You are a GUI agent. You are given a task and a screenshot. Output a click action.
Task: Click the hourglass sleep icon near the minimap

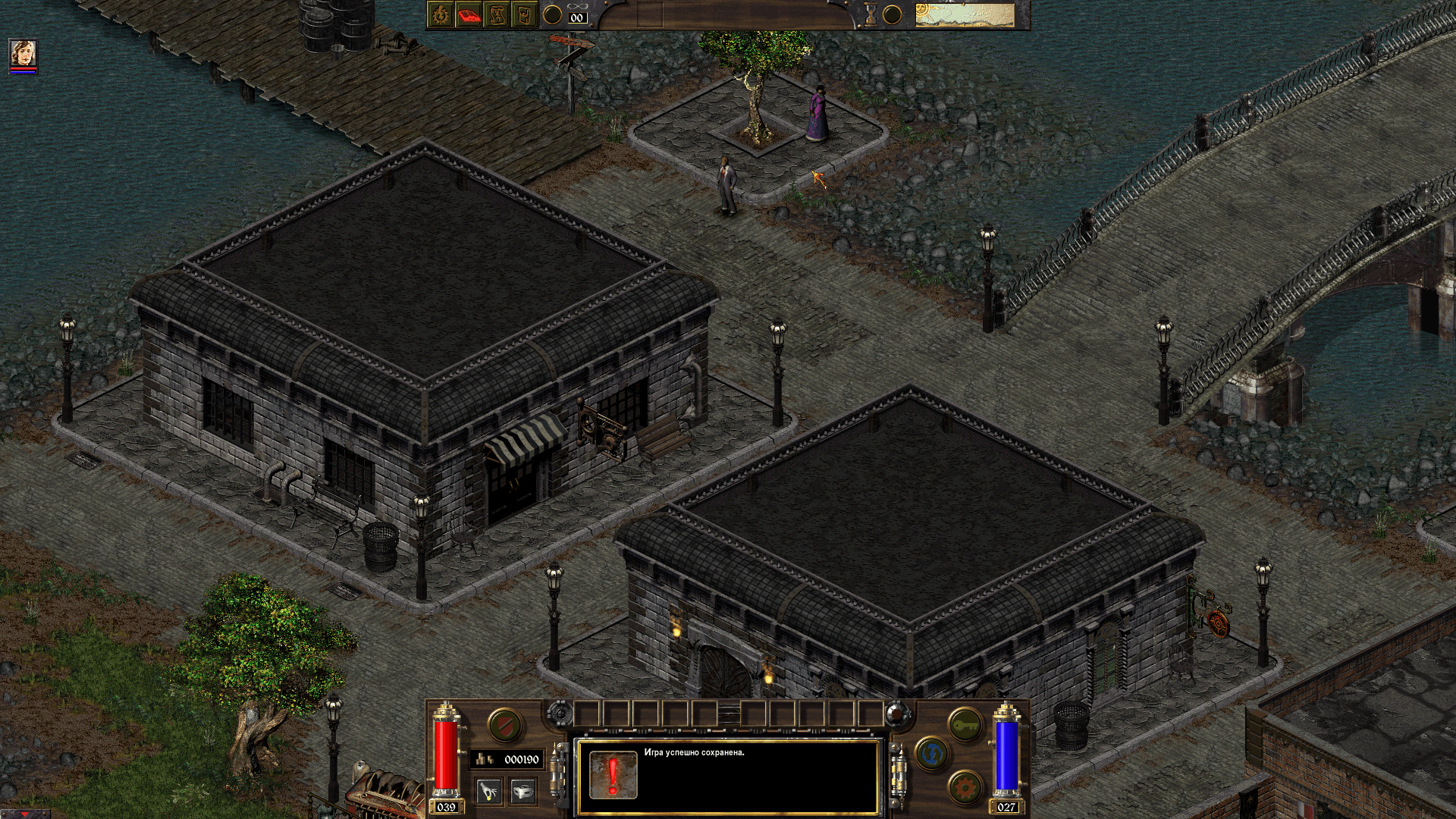coord(870,14)
